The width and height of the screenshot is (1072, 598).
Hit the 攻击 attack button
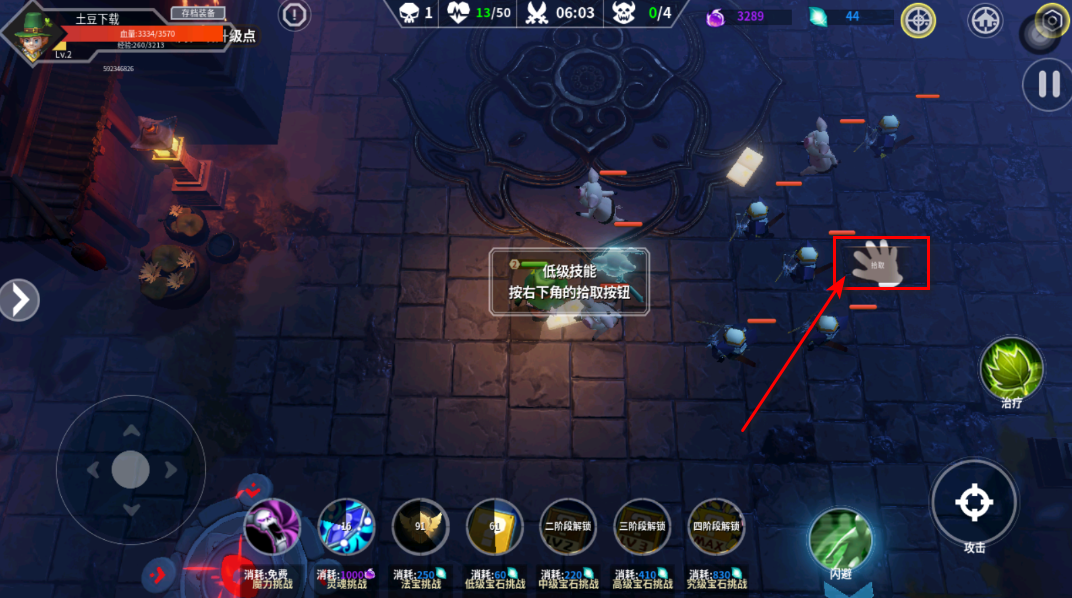pyautogui.click(x=974, y=502)
